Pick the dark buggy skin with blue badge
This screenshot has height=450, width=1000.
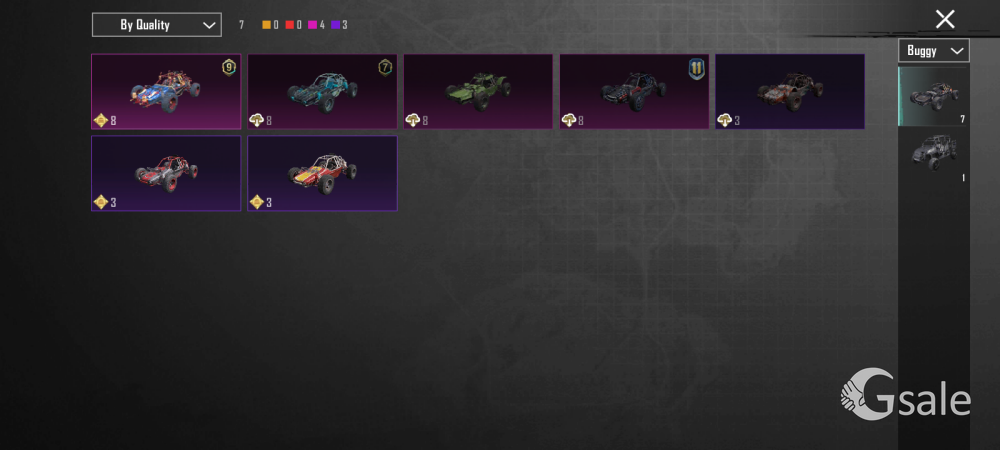click(634, 92)
